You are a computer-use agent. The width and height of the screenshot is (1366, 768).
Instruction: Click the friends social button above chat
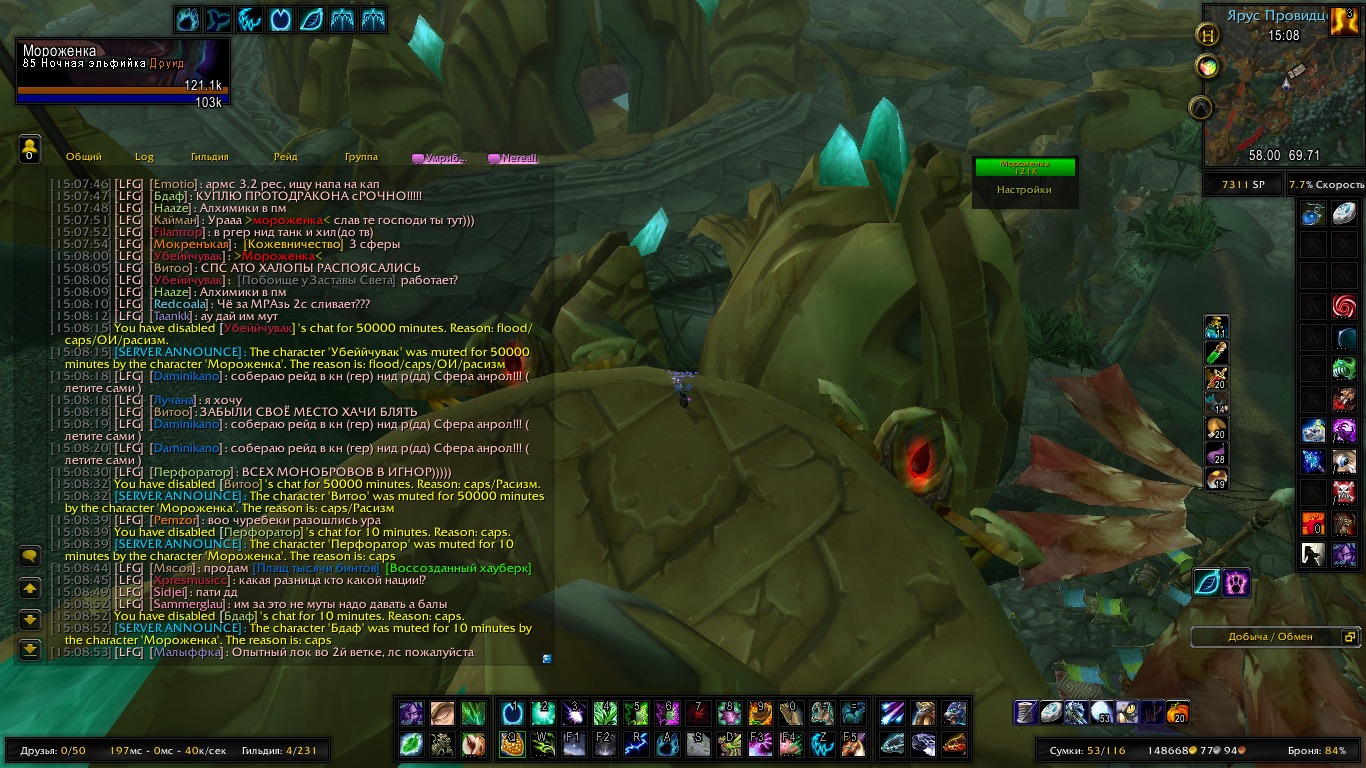29,150
